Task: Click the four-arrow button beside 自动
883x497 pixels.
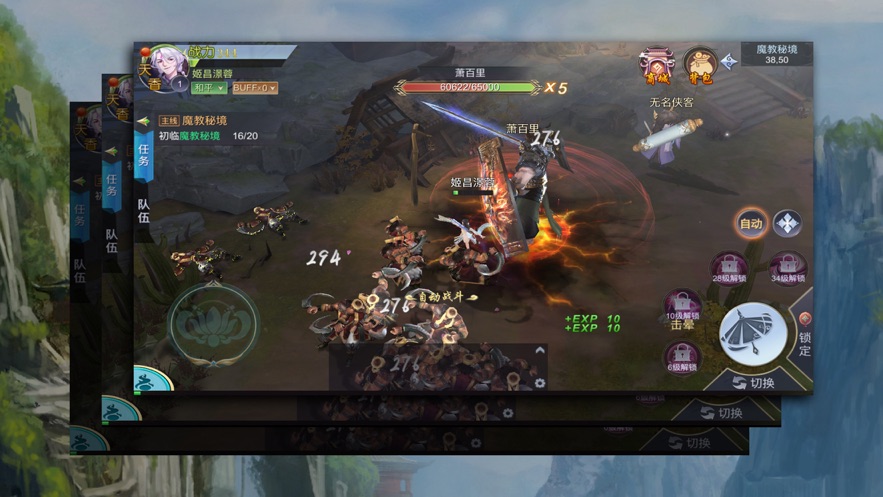Action: [x=787, y=223]
